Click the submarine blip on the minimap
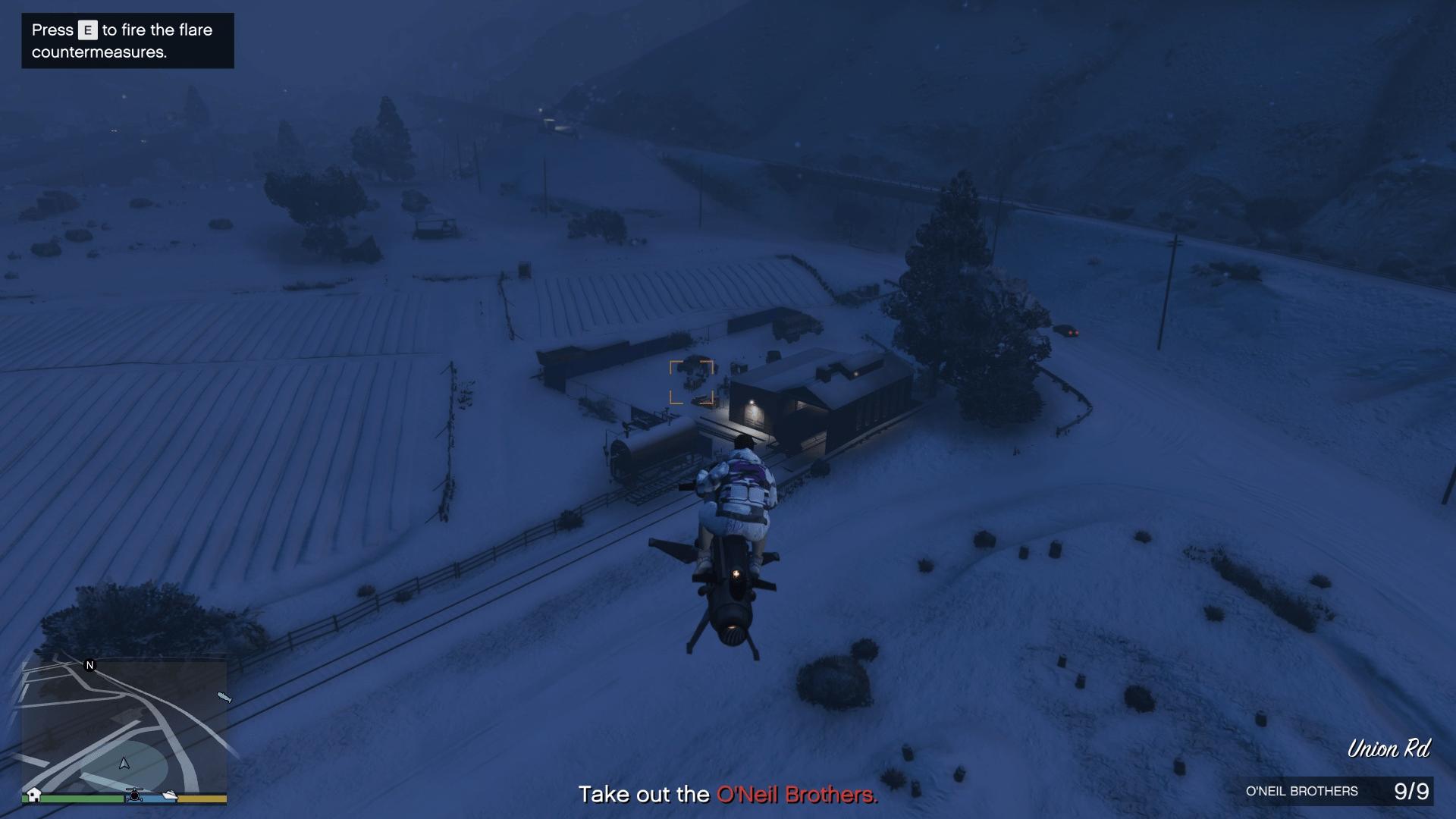 tap(224, 697)
